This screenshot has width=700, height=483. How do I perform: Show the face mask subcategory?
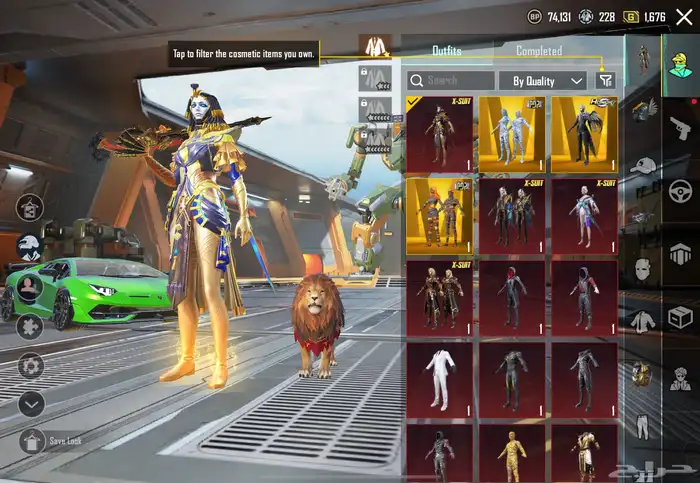click(x=642, y=269)
